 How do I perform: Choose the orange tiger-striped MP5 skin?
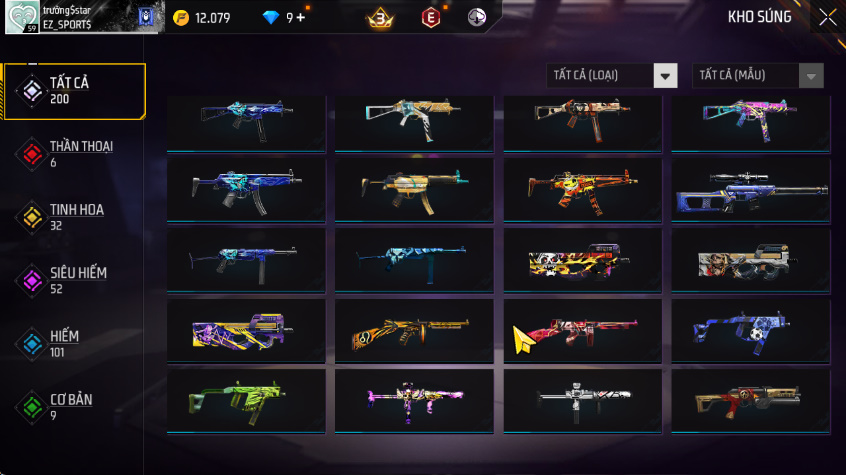[x=582, y=189]
